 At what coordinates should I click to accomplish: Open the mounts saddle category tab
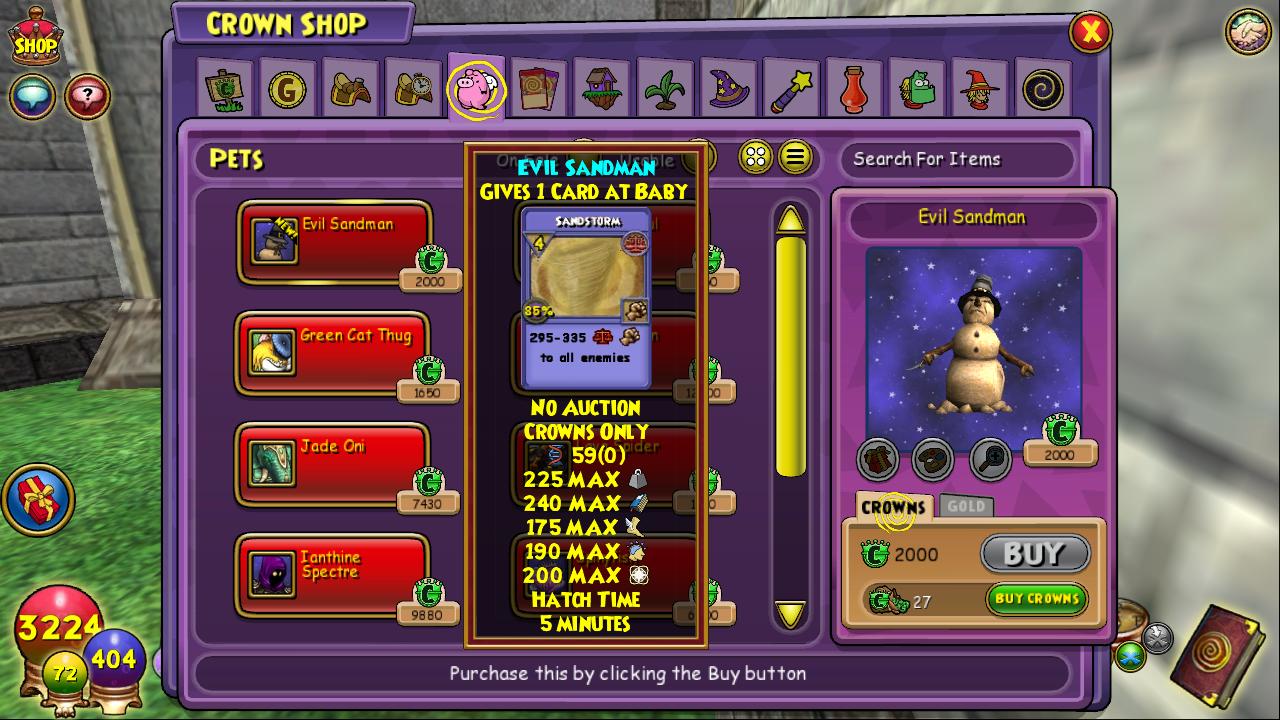351,90
